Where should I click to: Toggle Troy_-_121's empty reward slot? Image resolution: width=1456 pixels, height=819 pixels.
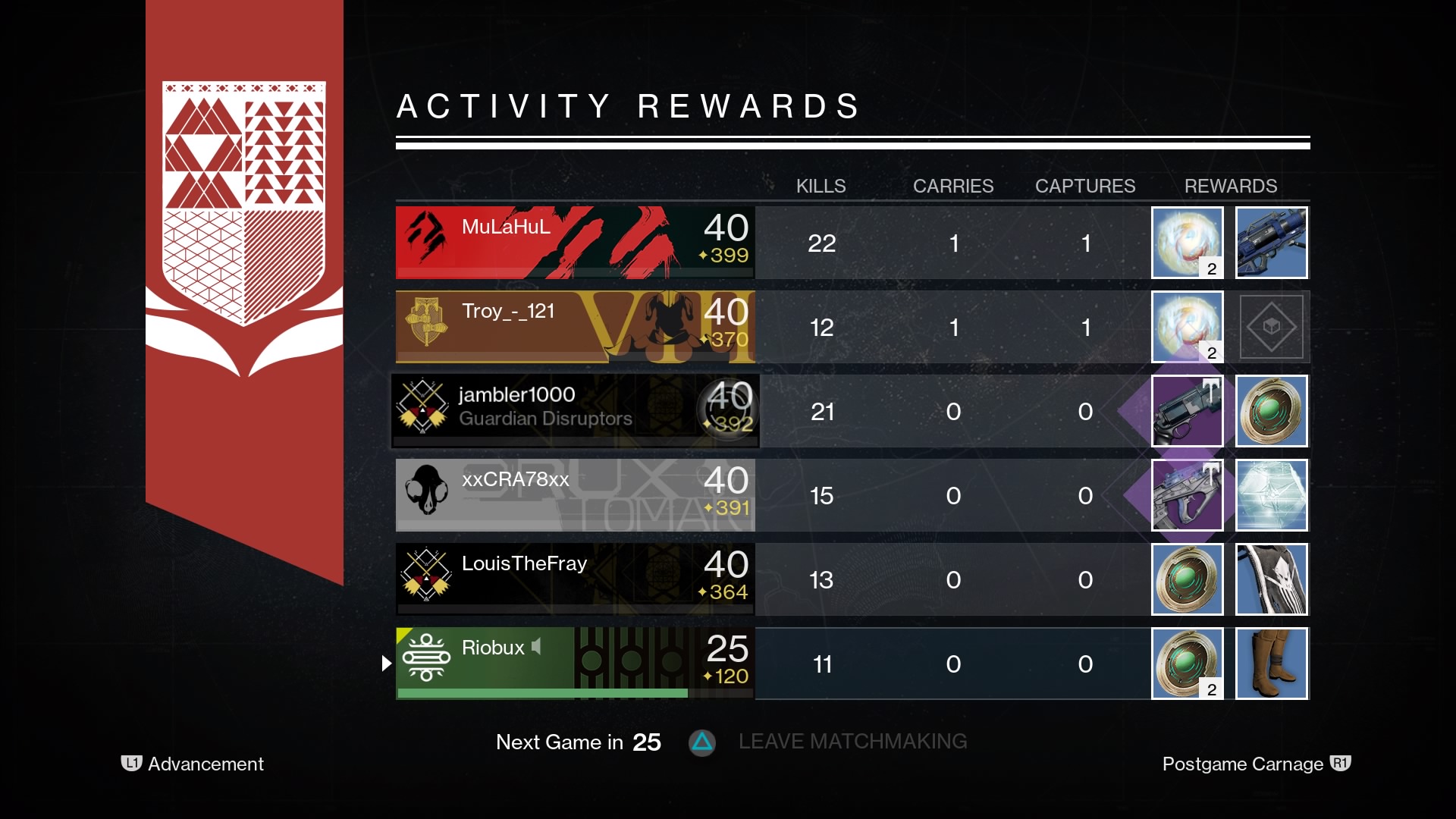pos(1272,327)
